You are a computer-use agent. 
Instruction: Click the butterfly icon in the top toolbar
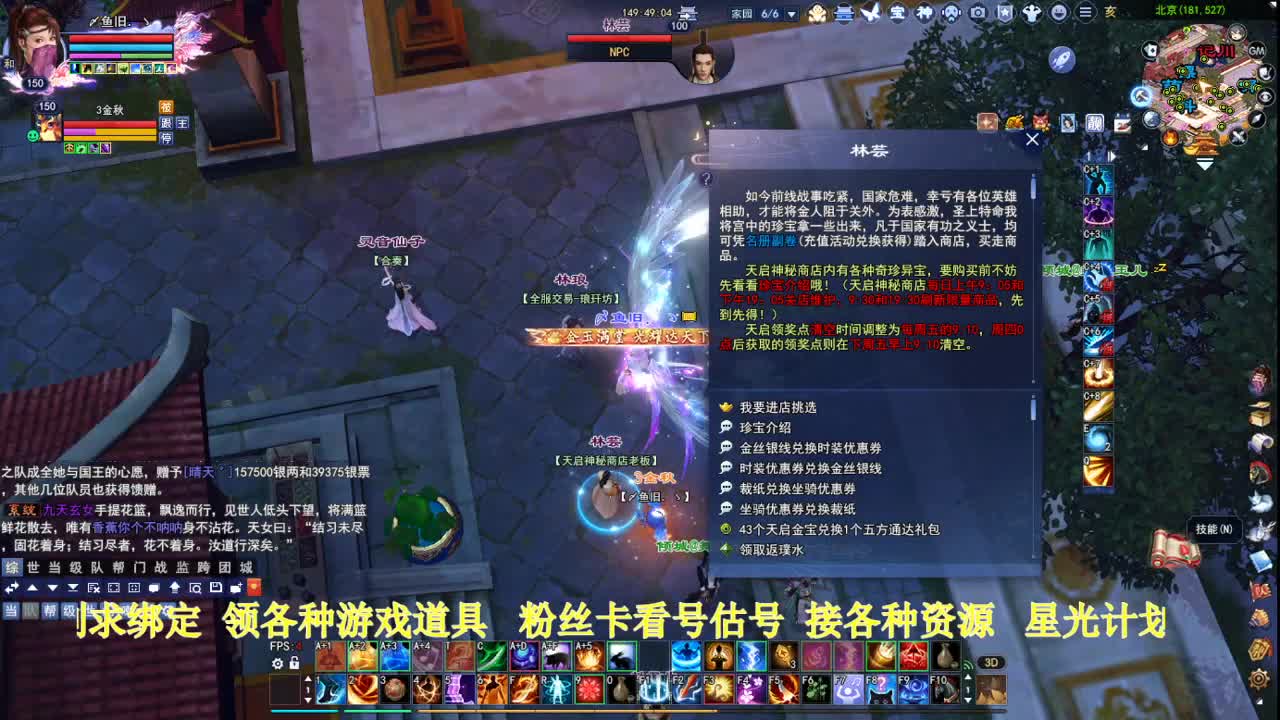tap(870, 12)
